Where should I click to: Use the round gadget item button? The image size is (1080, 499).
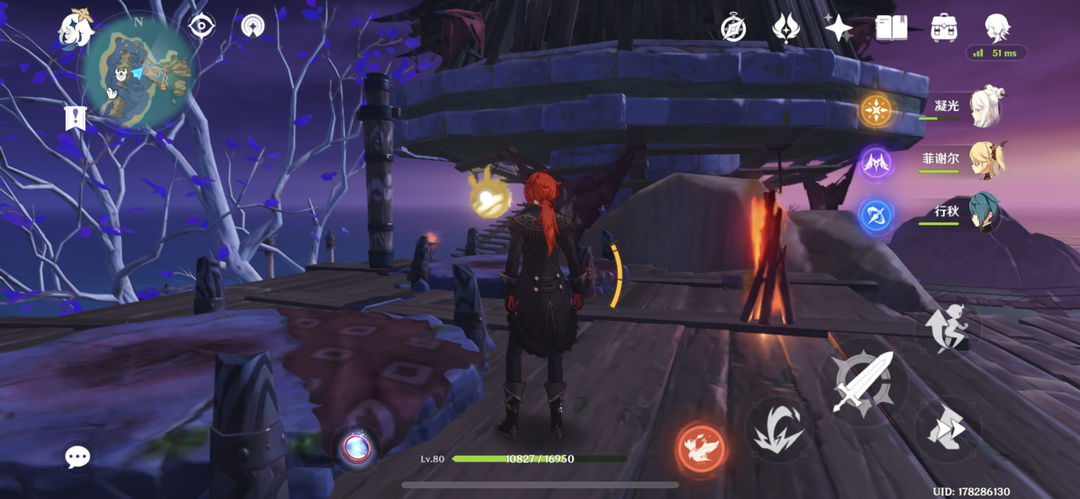click(x=354, y=447)
